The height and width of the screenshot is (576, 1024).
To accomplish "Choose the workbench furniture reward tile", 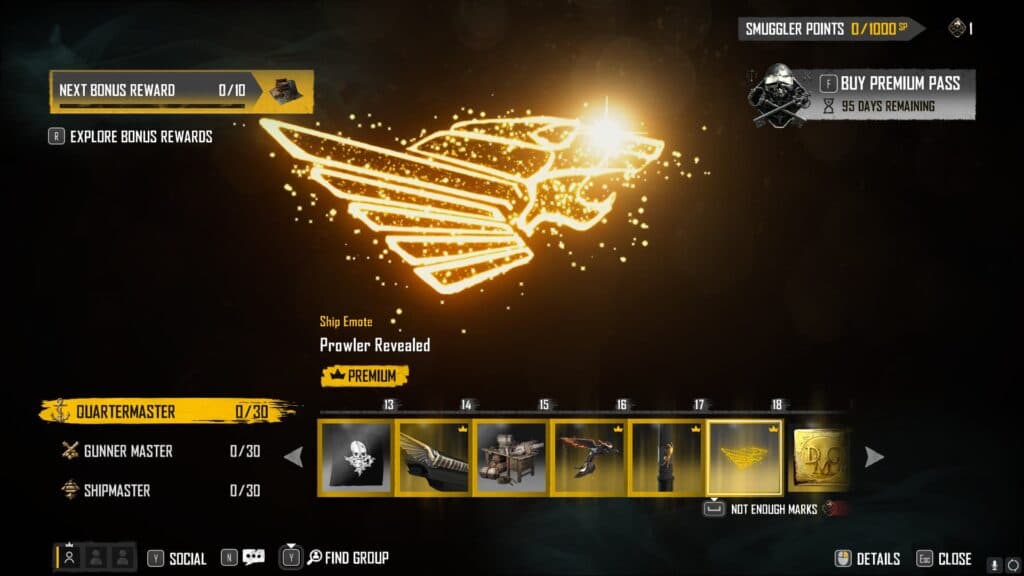I will click(511, 457).
